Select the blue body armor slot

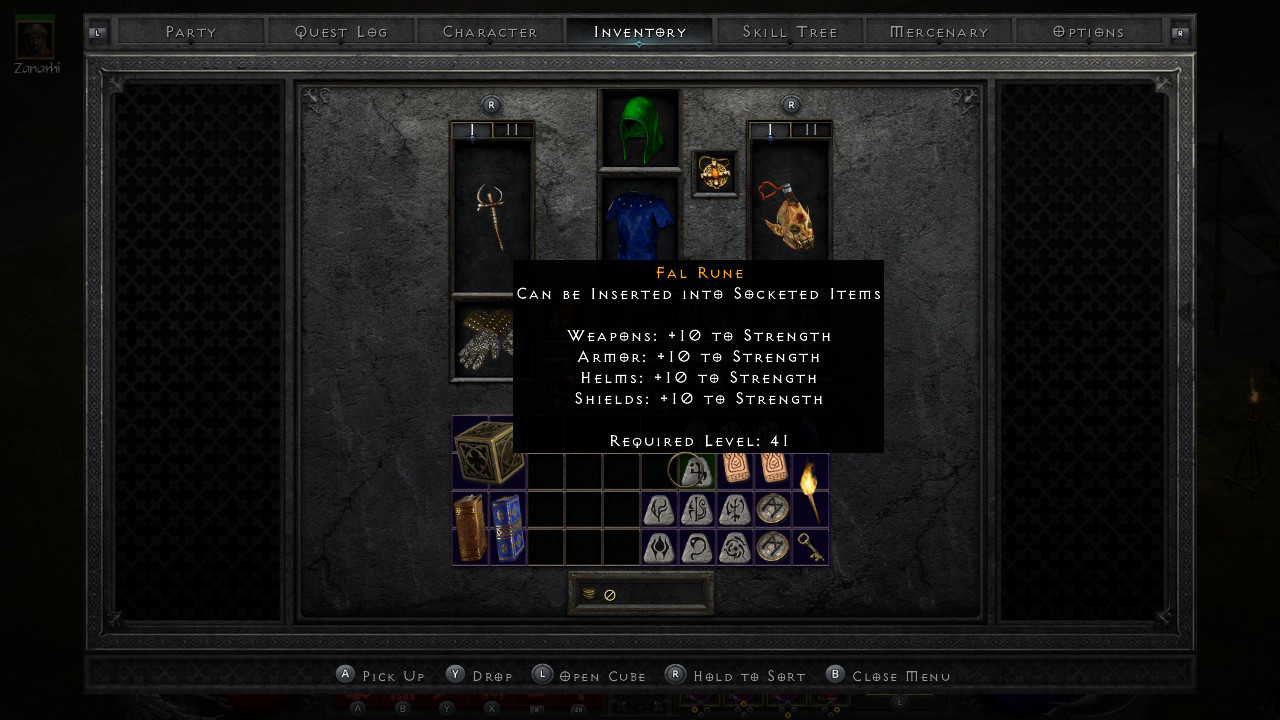point(639,222)
